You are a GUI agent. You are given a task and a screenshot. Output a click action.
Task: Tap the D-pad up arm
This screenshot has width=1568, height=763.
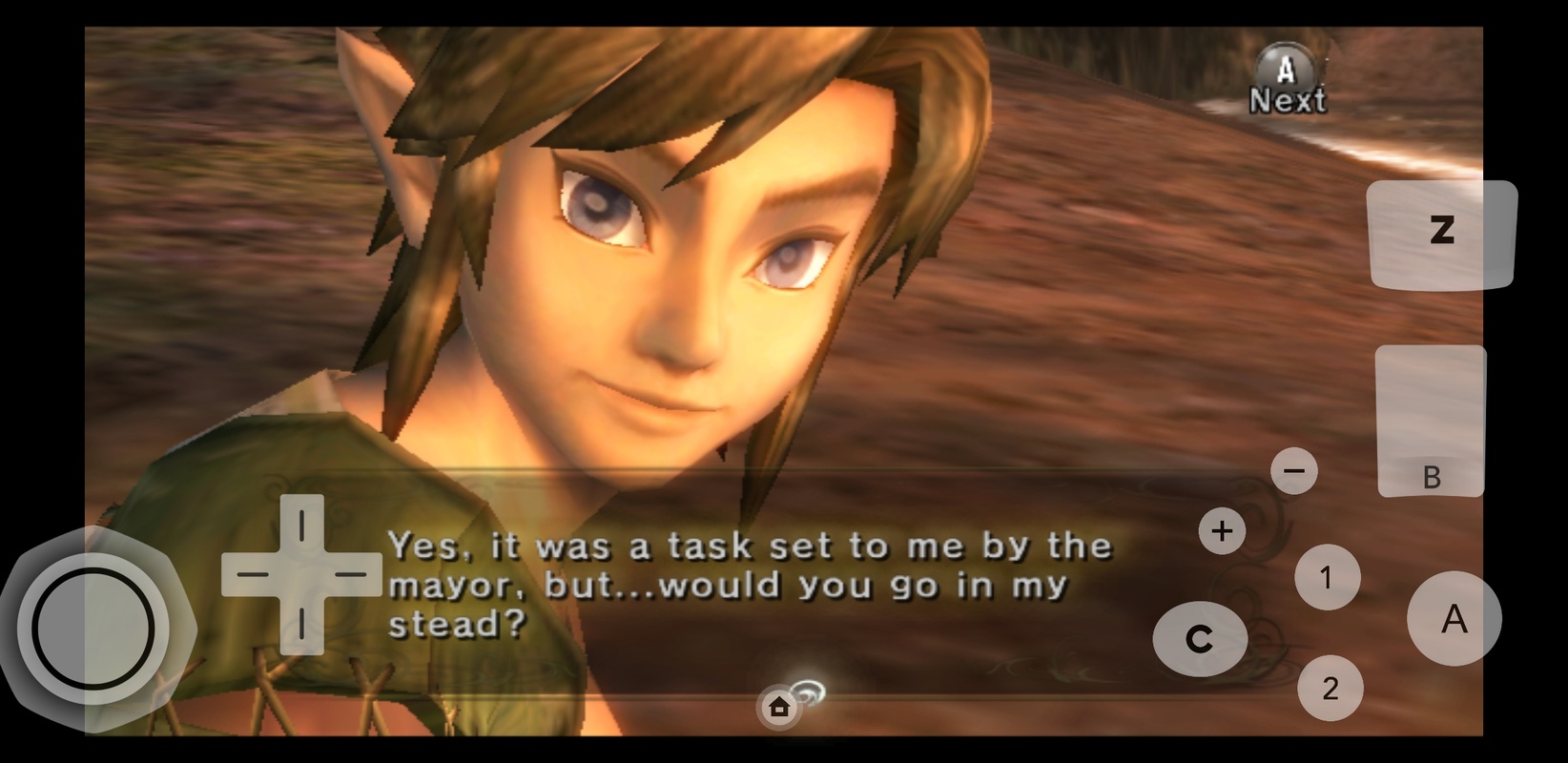(x=301, y=525)
